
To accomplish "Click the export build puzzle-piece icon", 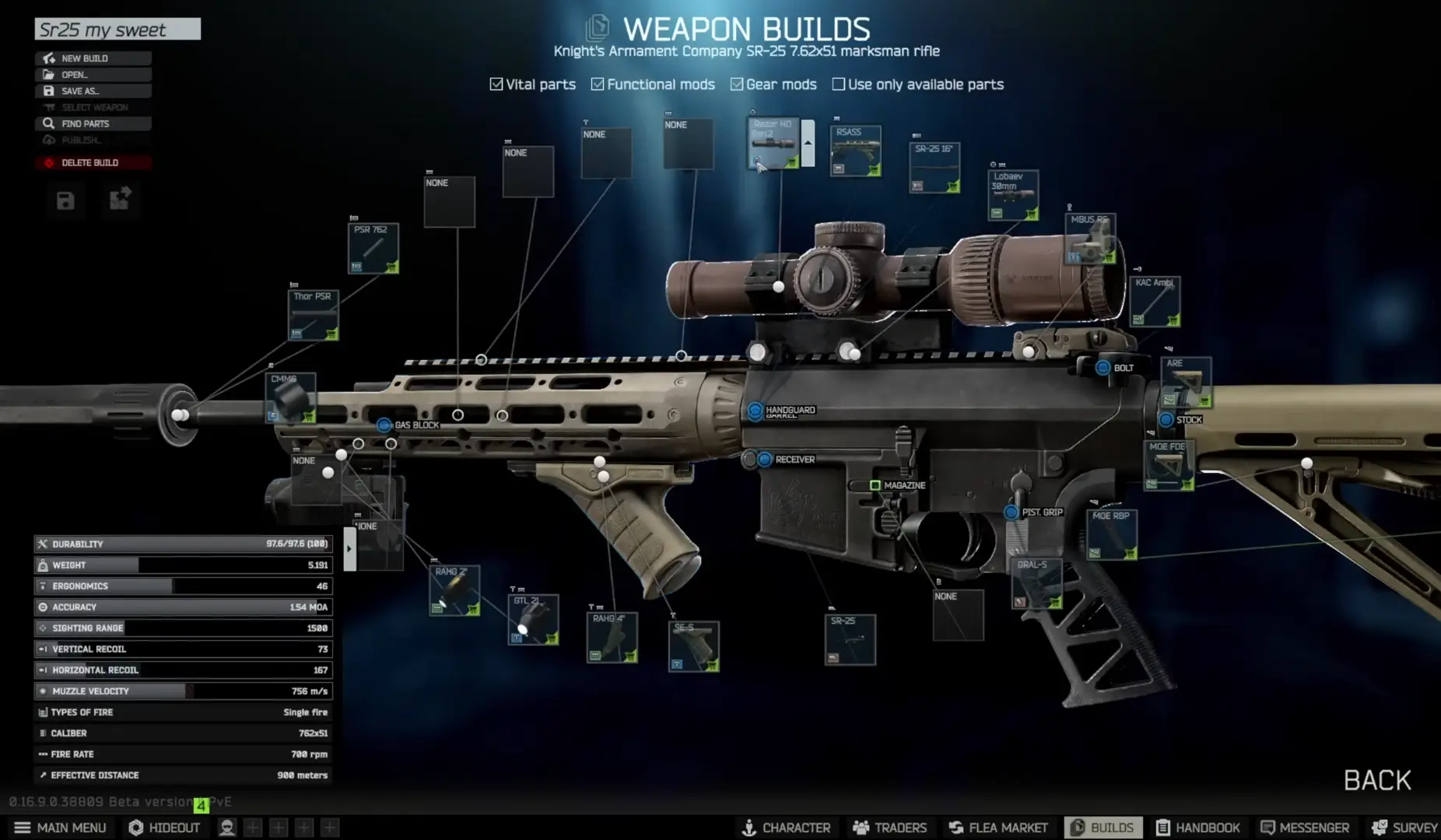I will point(120,201).
